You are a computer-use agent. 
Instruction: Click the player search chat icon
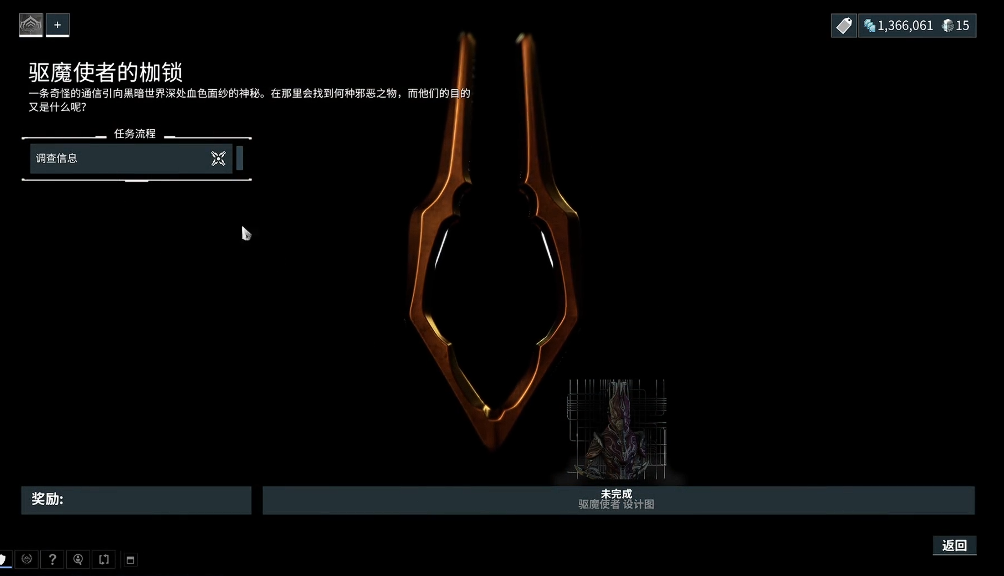click(x=78, y=560)
